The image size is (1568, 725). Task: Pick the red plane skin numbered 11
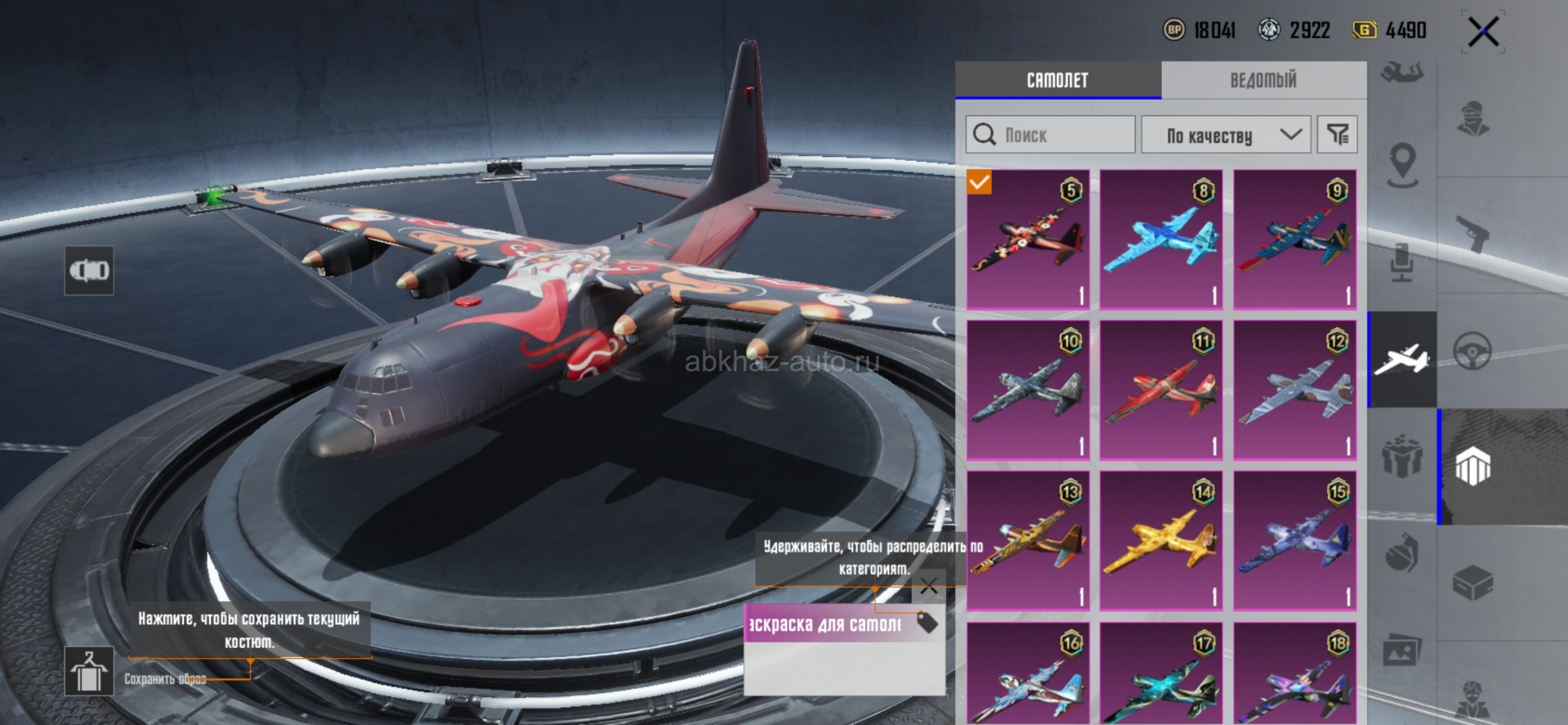point(1161,390)
